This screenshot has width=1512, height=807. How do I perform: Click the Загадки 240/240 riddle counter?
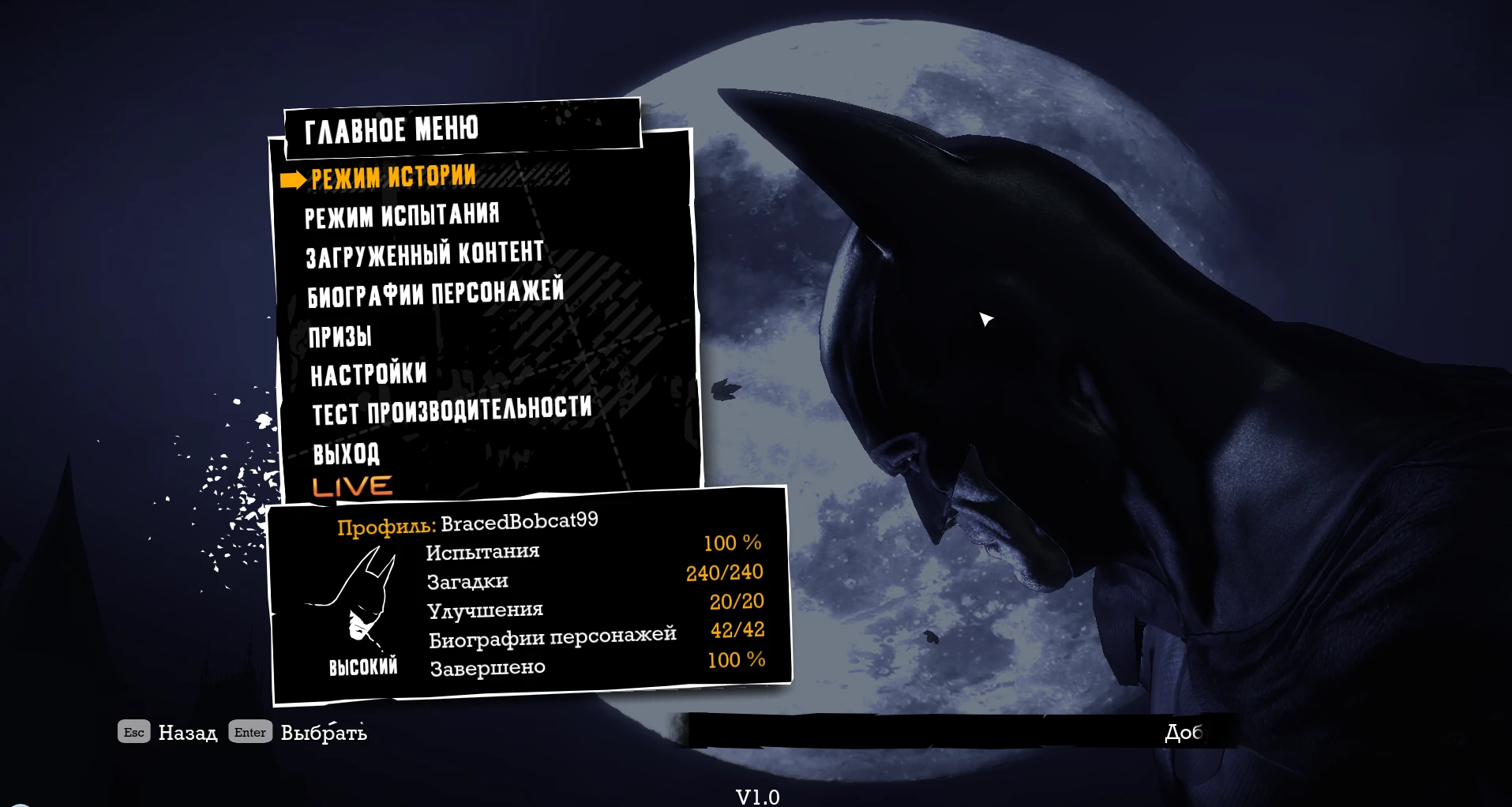(725, 573)
